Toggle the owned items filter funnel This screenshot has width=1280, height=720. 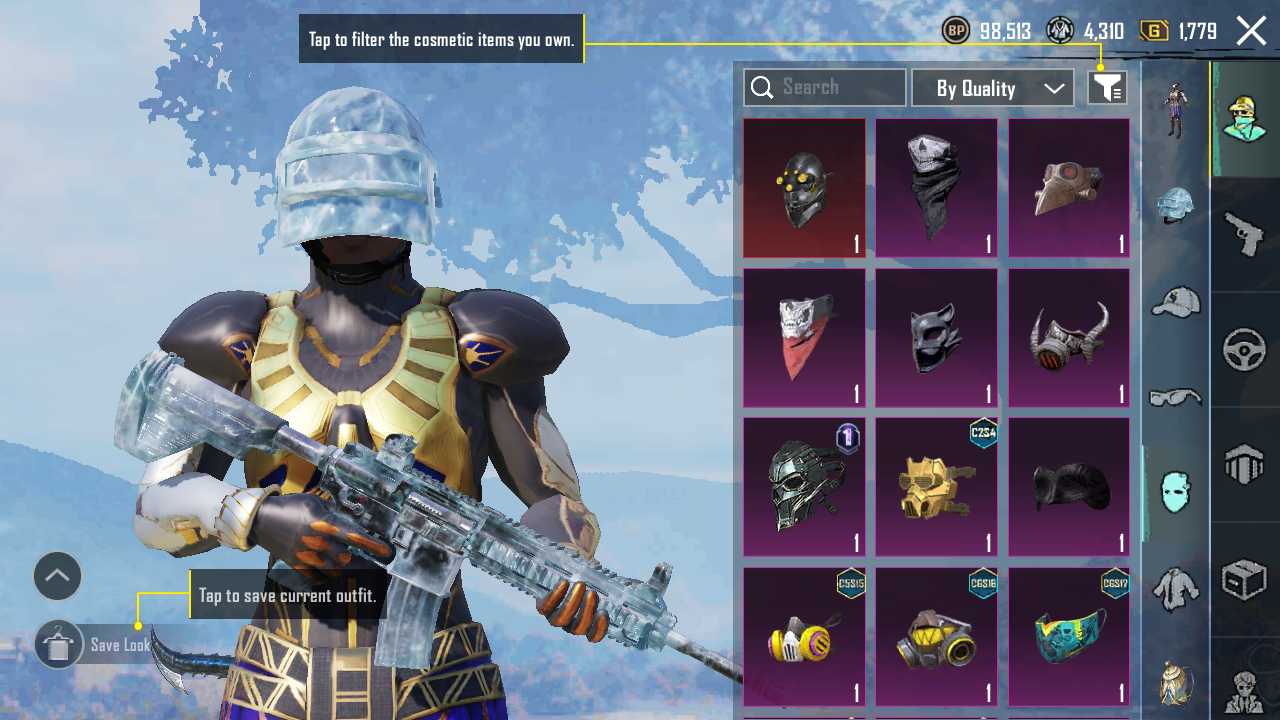tap(1107, 88)
